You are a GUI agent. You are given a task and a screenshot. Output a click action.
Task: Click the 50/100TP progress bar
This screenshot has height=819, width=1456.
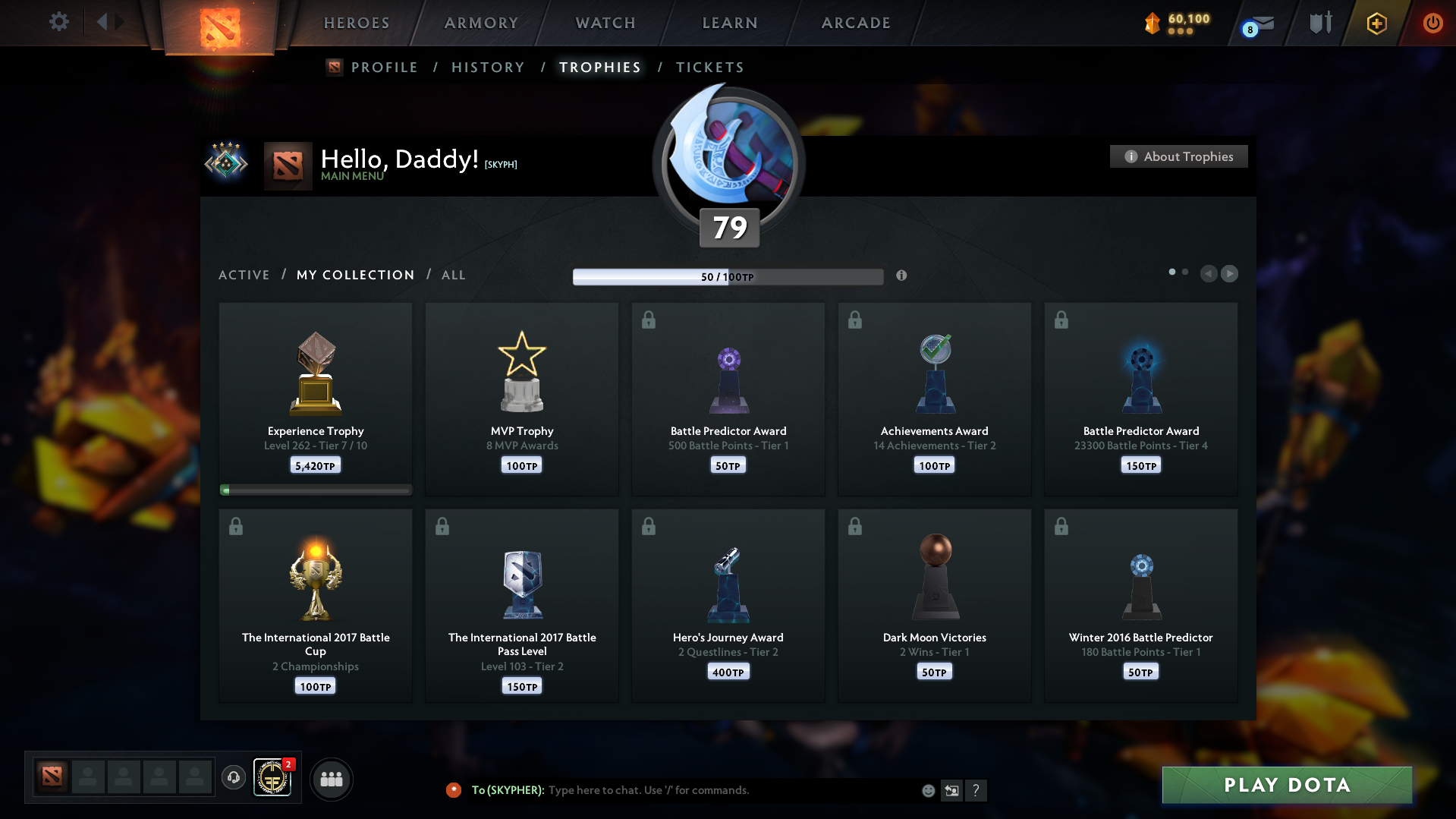728,277
